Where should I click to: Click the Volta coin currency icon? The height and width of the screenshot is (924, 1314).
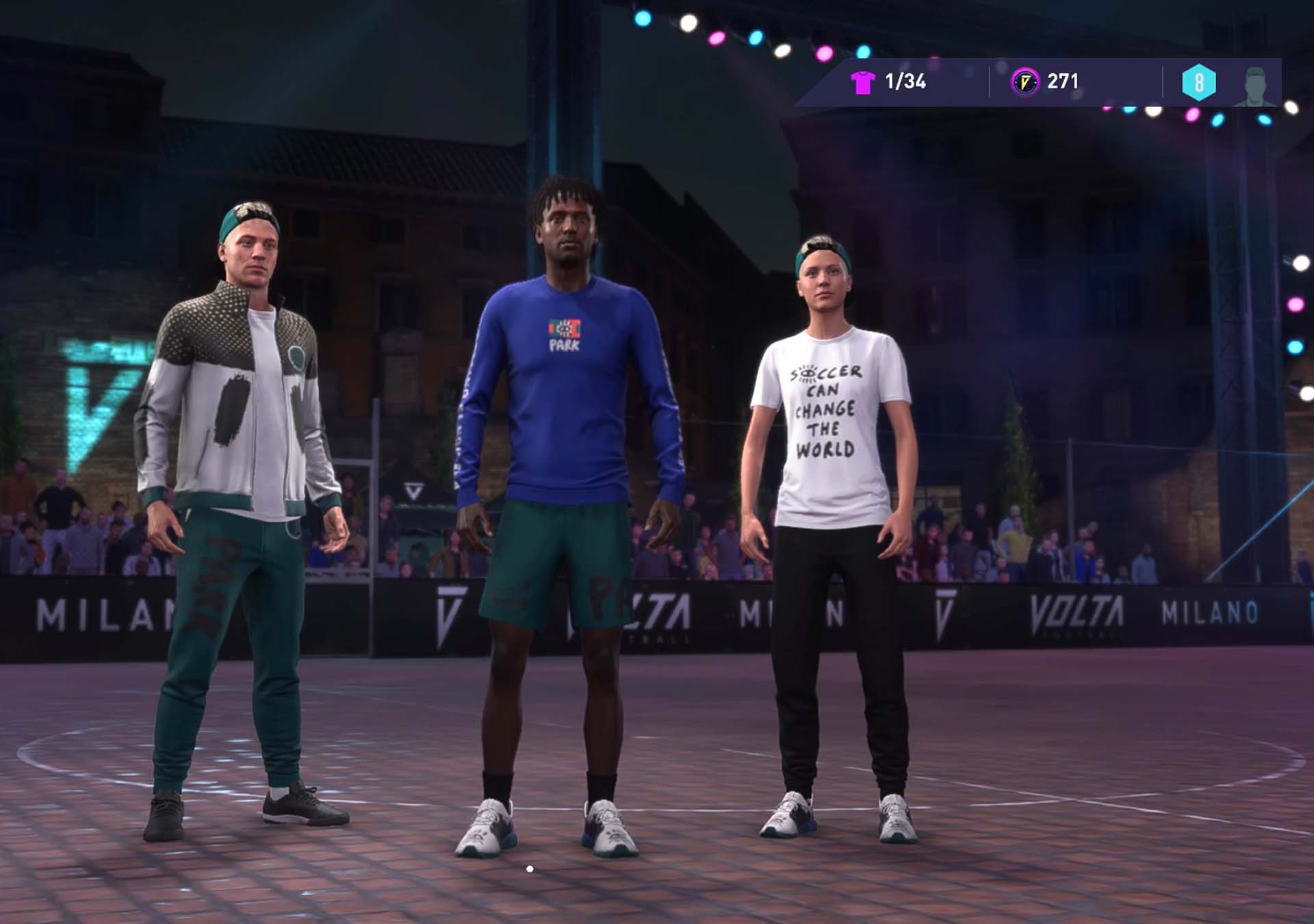click(1025, 82)
